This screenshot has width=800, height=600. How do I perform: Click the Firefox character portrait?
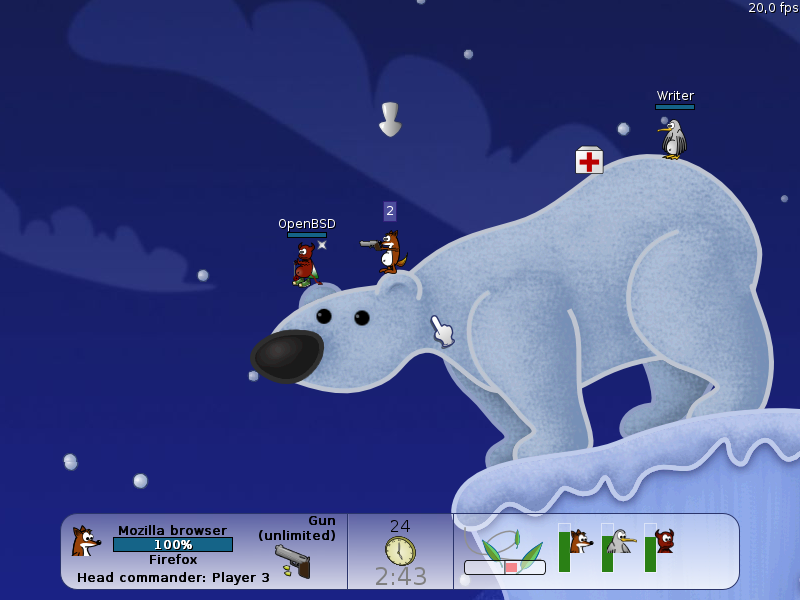click(85, 542)
